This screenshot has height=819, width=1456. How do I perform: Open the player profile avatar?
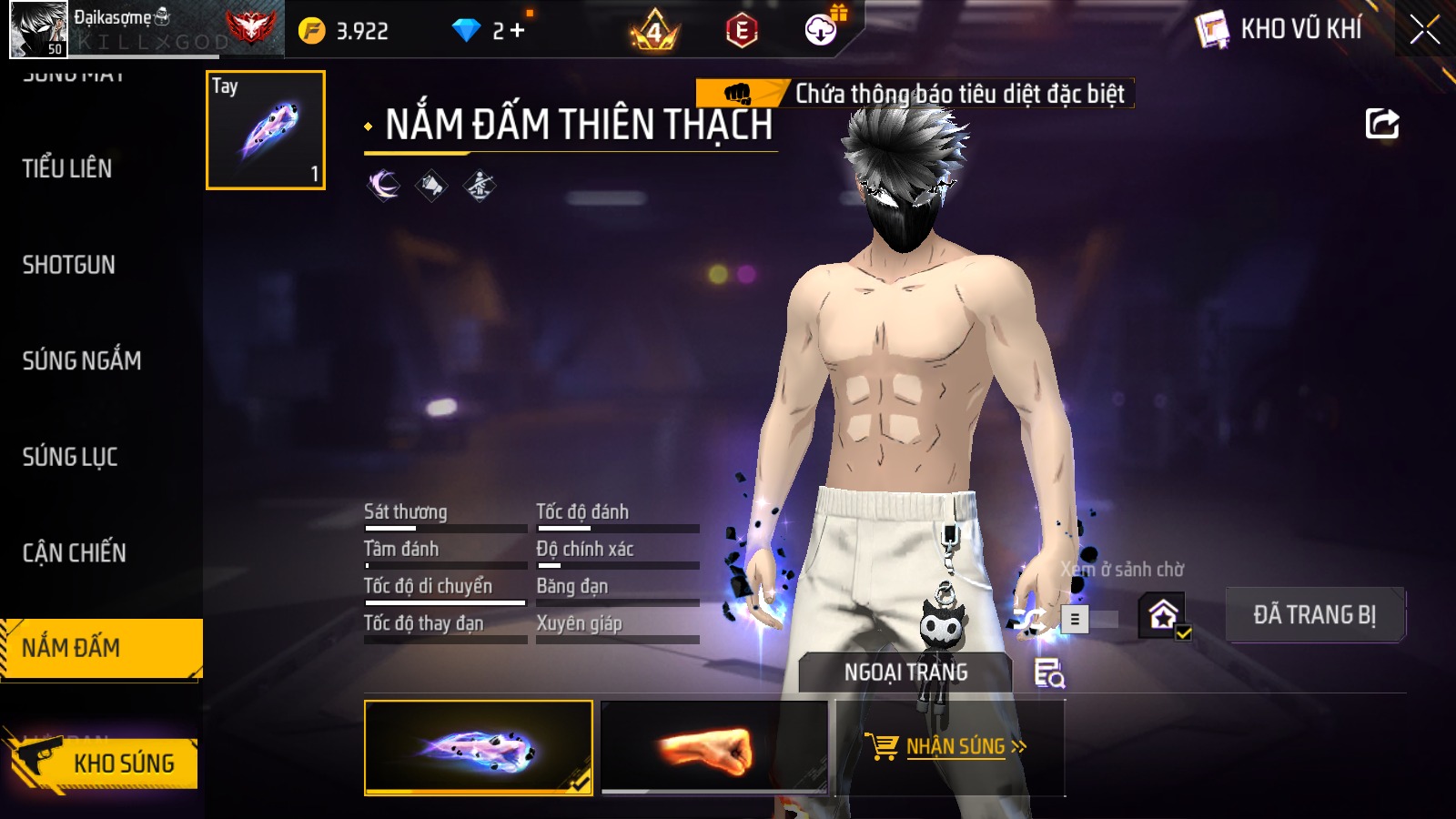pyautogui.click(x=38, y=29)
